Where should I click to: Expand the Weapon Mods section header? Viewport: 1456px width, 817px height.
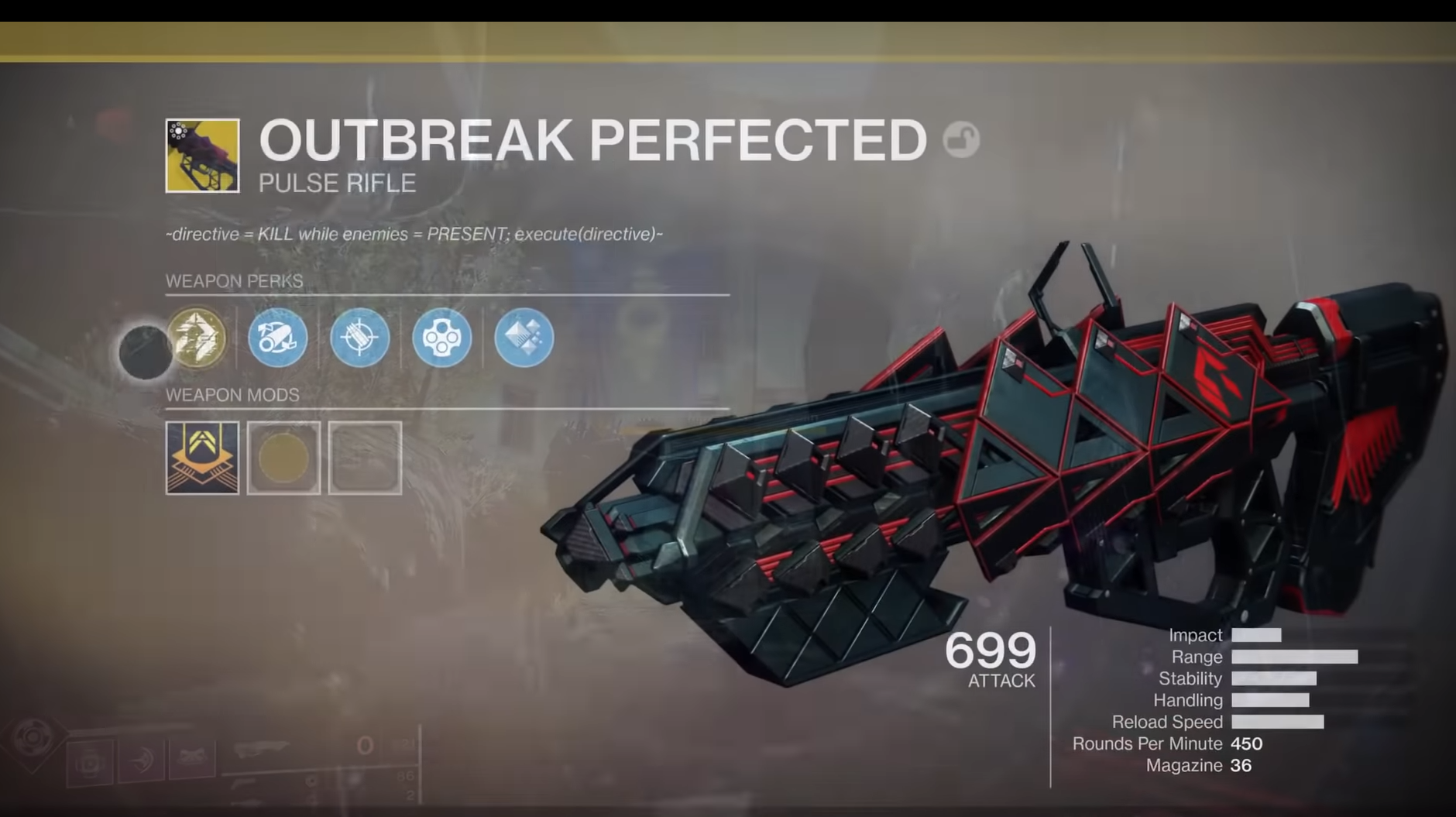point(233,395)
